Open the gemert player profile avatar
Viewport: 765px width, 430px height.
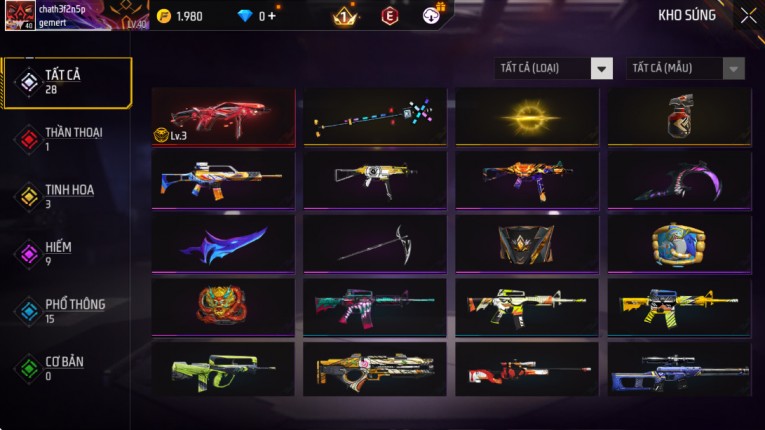point(20,15)
